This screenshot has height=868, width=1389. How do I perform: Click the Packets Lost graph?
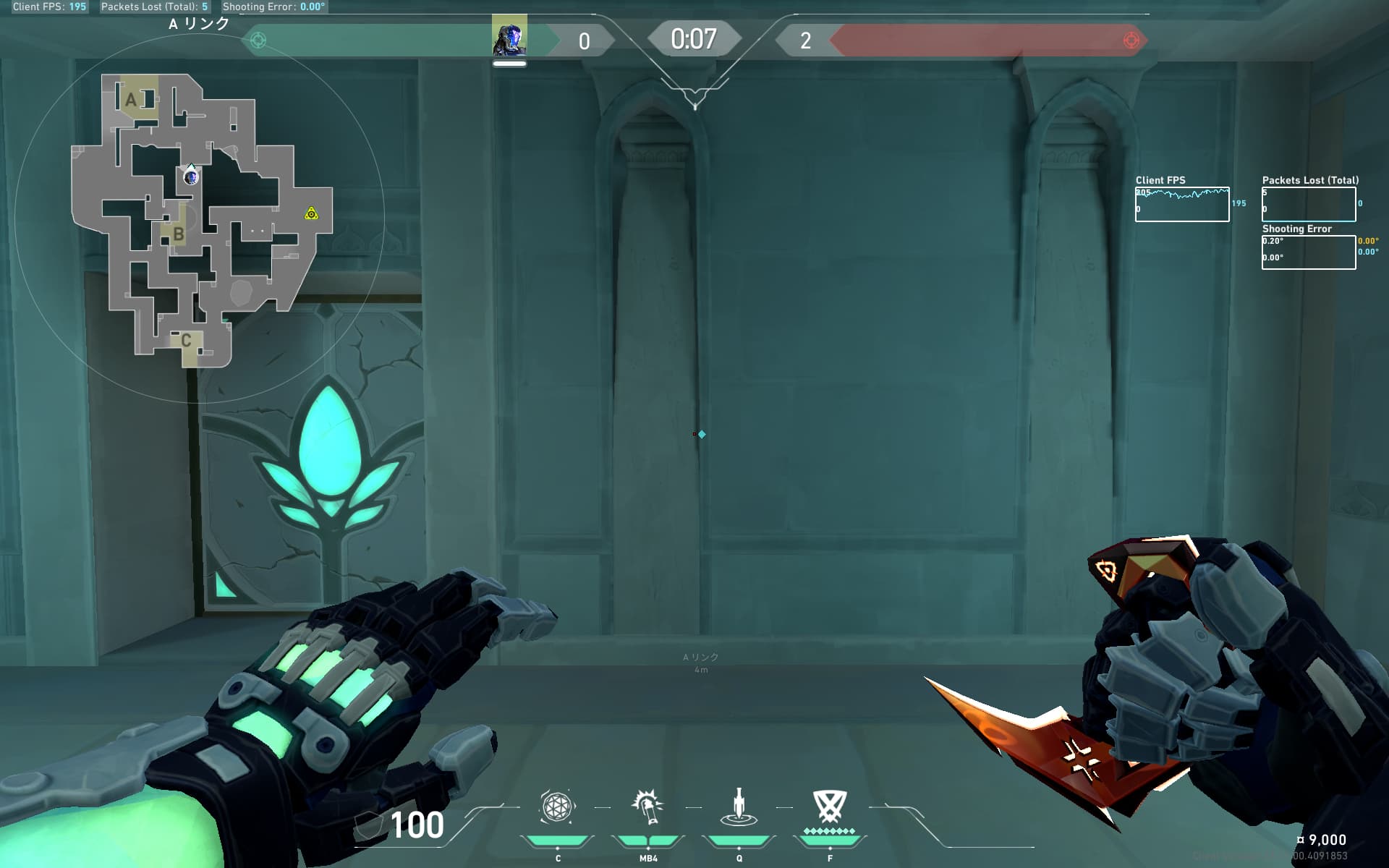coord(1308,204)
